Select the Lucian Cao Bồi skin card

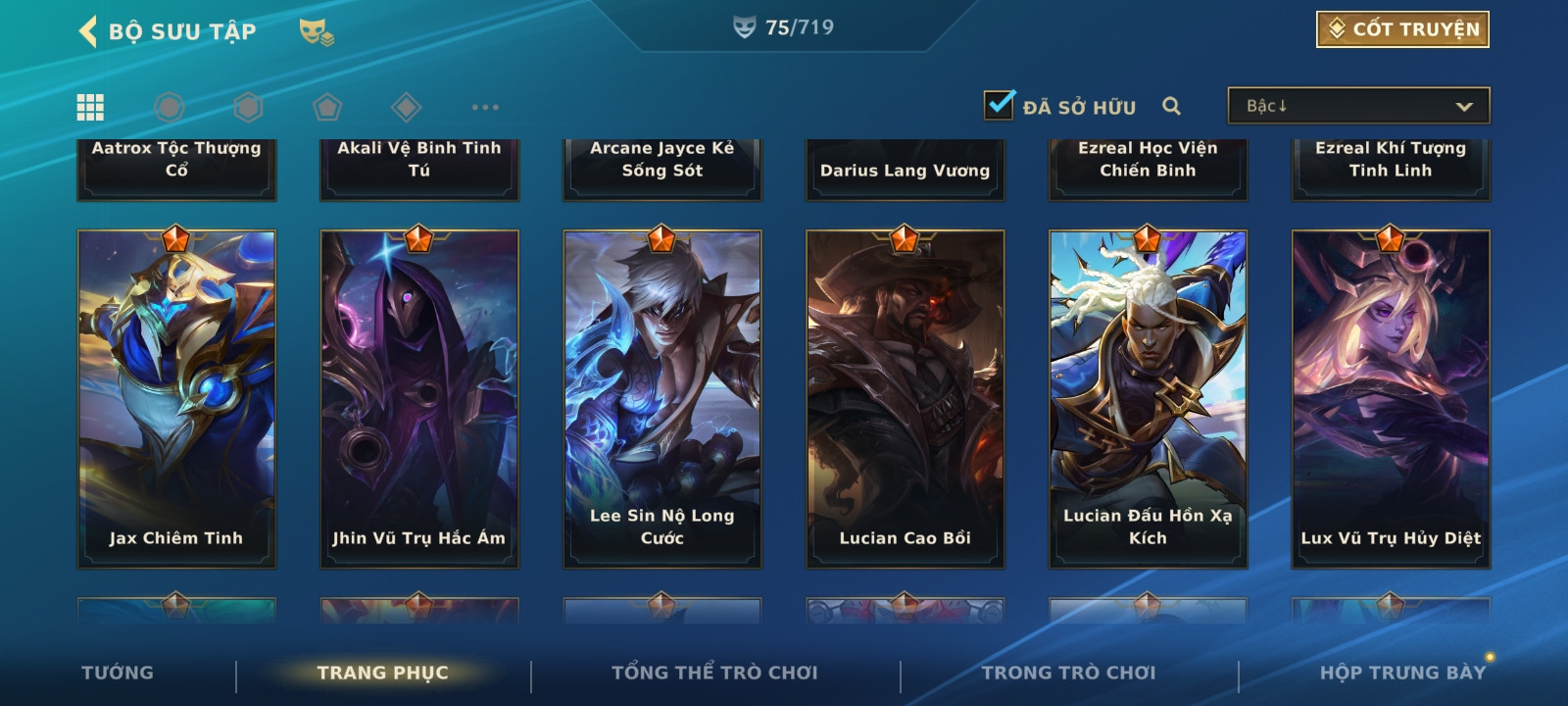[906, 398]
